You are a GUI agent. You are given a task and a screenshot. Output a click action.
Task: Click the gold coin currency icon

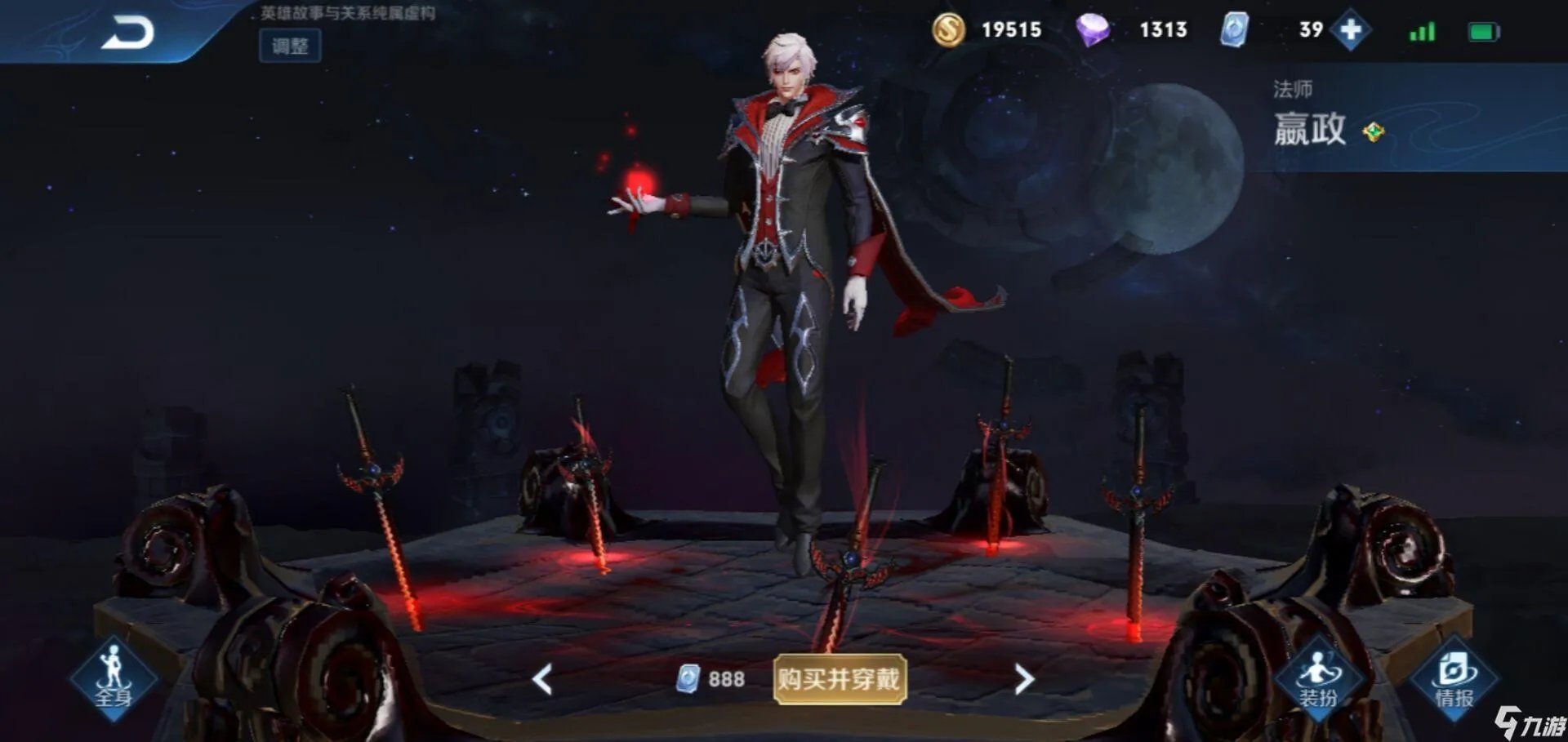click(x=950, y=30)
